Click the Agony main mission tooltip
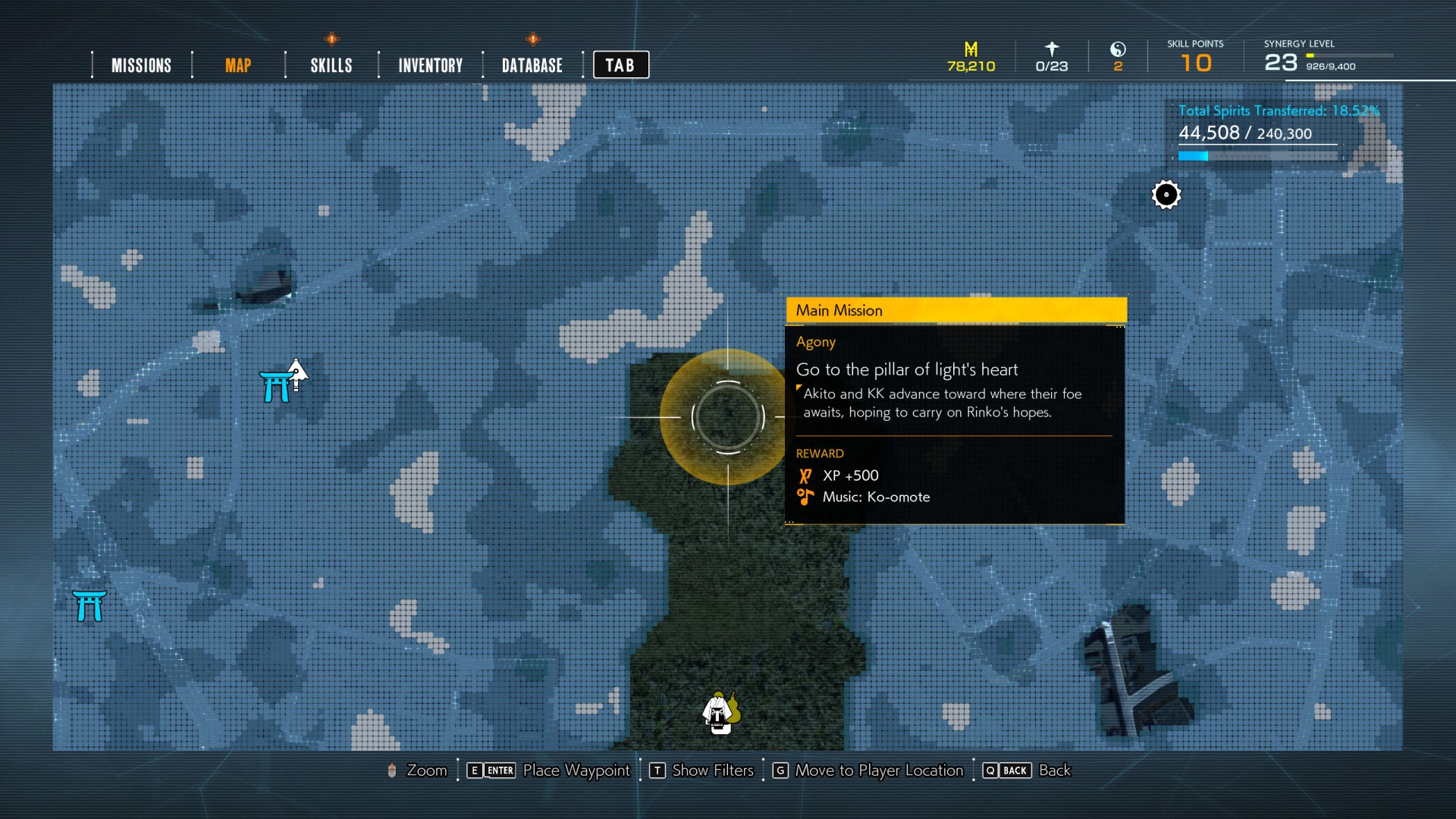This screenshot has width=1456, height=819. point(955,409)
